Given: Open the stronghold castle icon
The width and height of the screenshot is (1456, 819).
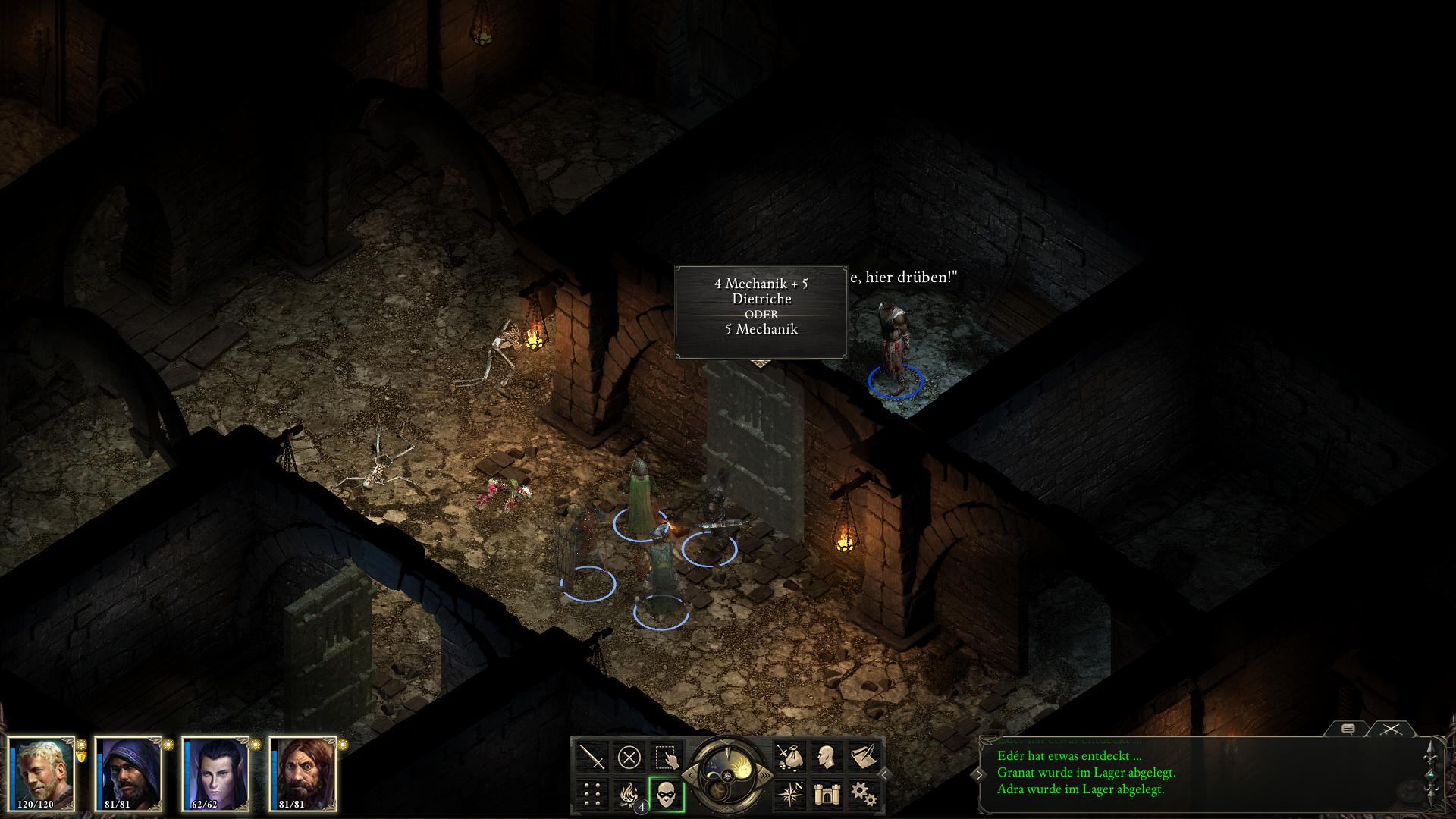Looking at the screenshot, I should tap(826, 794).
